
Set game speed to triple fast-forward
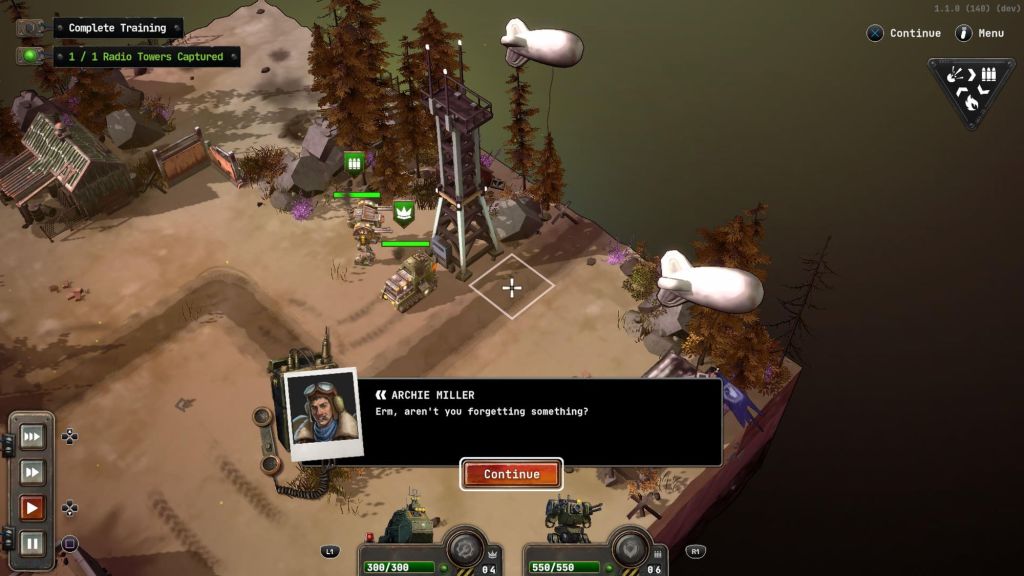tap(32, 436)
